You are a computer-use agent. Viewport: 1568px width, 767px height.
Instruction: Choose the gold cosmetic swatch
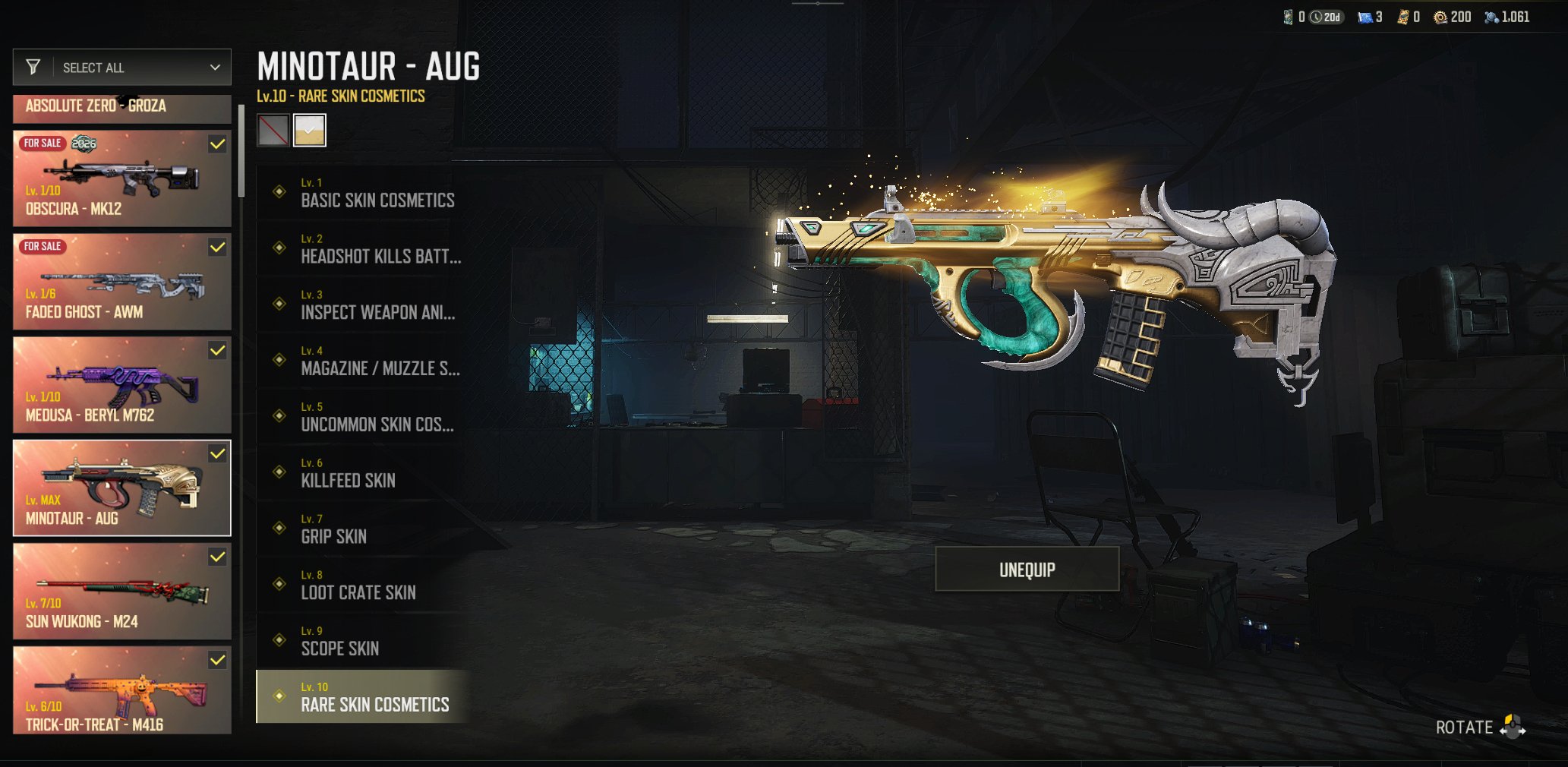[x=310, y=130]
